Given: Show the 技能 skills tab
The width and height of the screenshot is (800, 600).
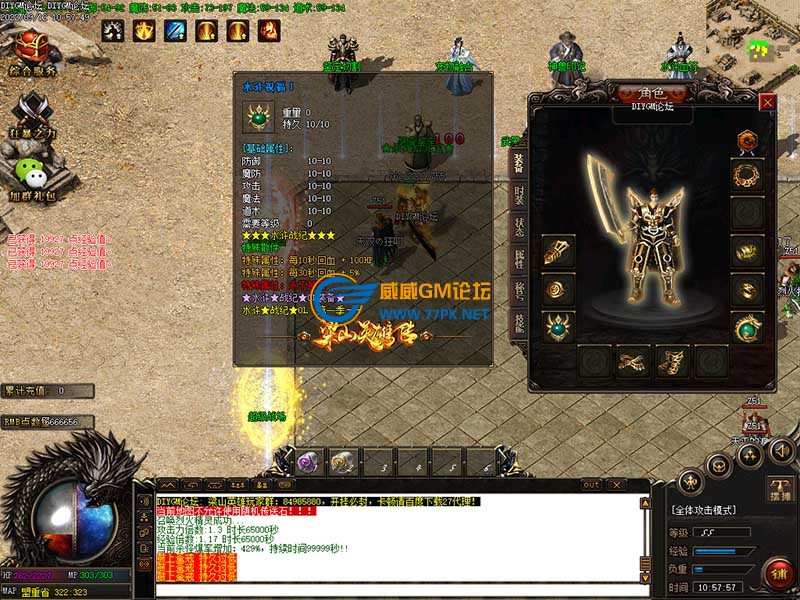Looking at the screenshot, I should click(519, 321).
